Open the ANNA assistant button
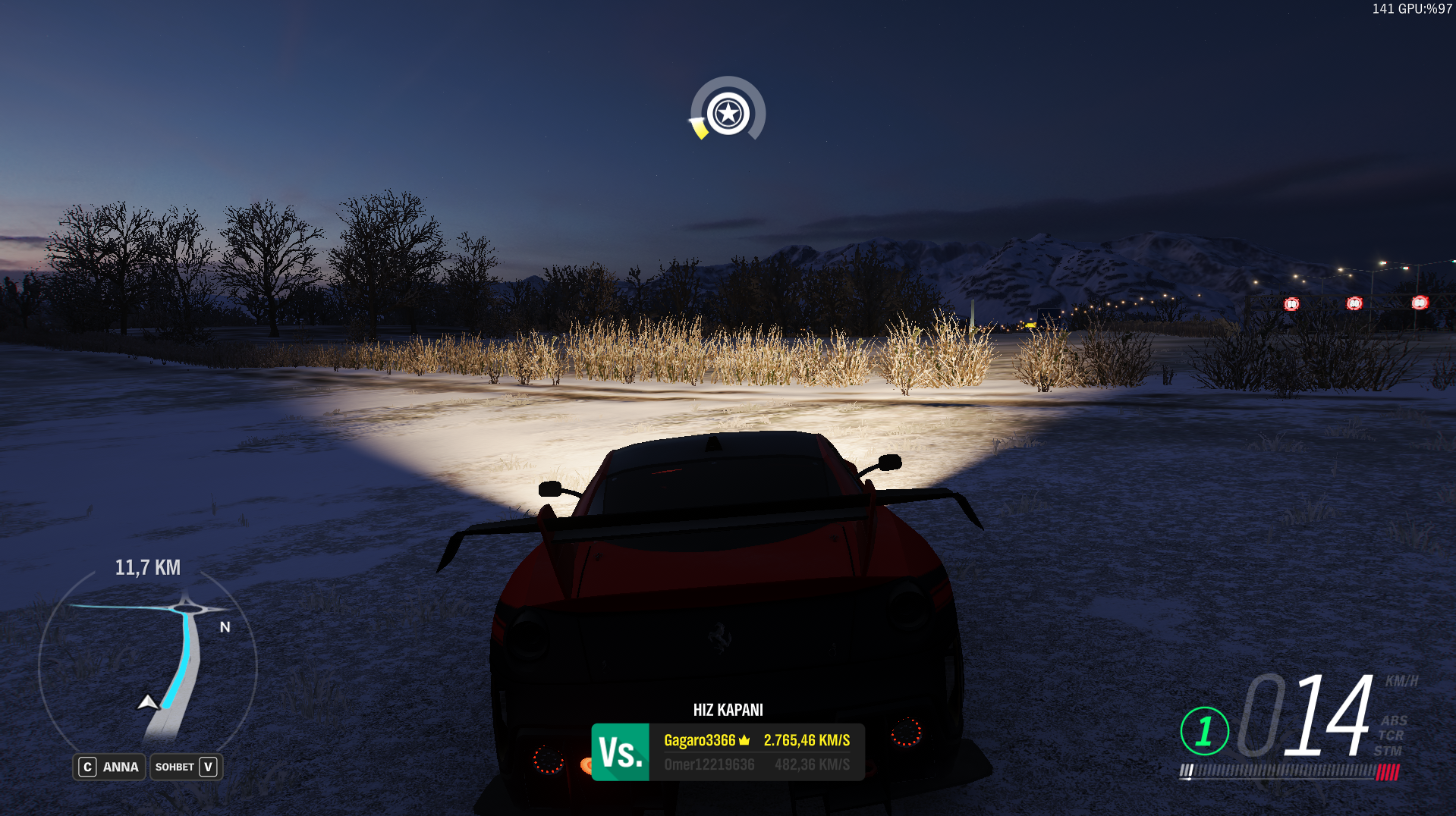The image size is (1456, 816). (109, 767)
